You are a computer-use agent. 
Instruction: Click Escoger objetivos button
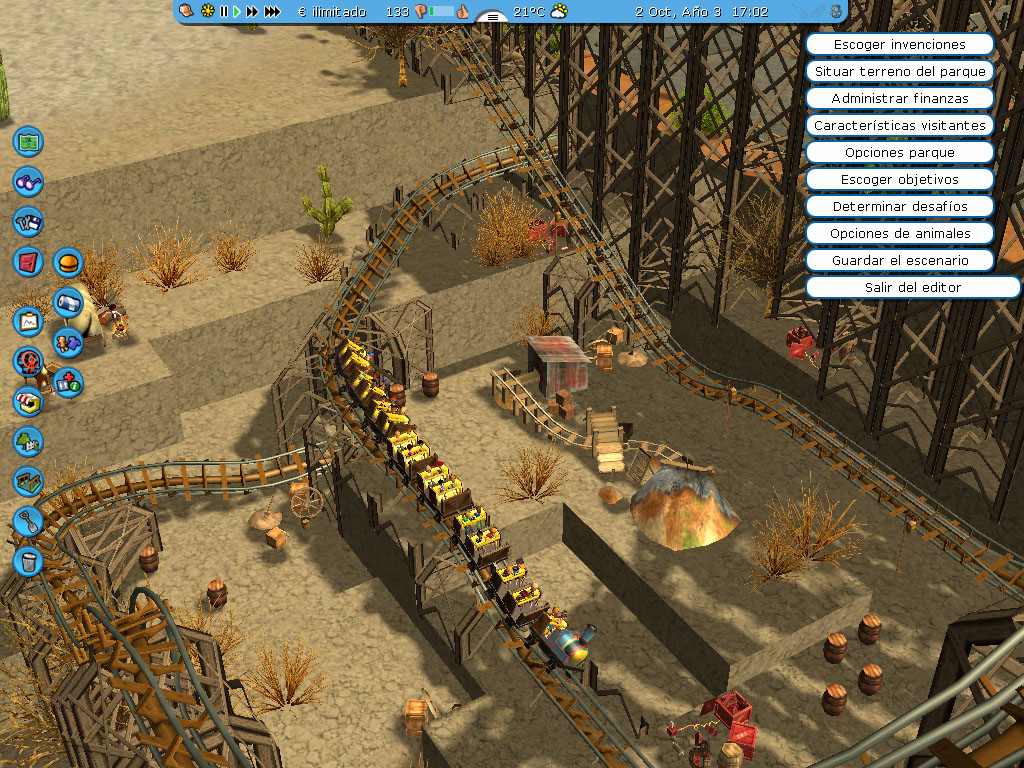tap(899, 179)
